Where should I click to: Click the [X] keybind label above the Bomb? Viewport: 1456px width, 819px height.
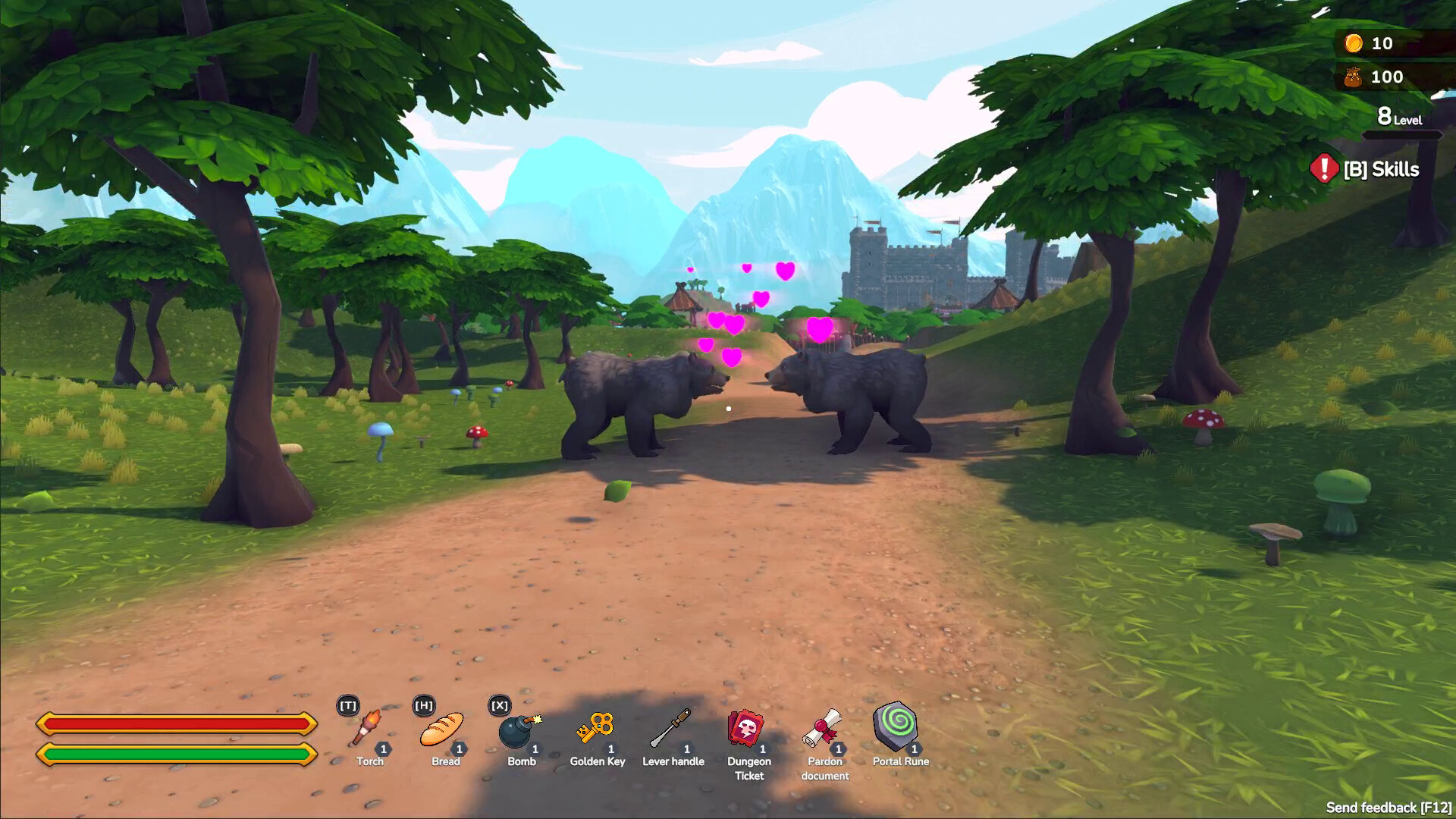coord(499,705)
